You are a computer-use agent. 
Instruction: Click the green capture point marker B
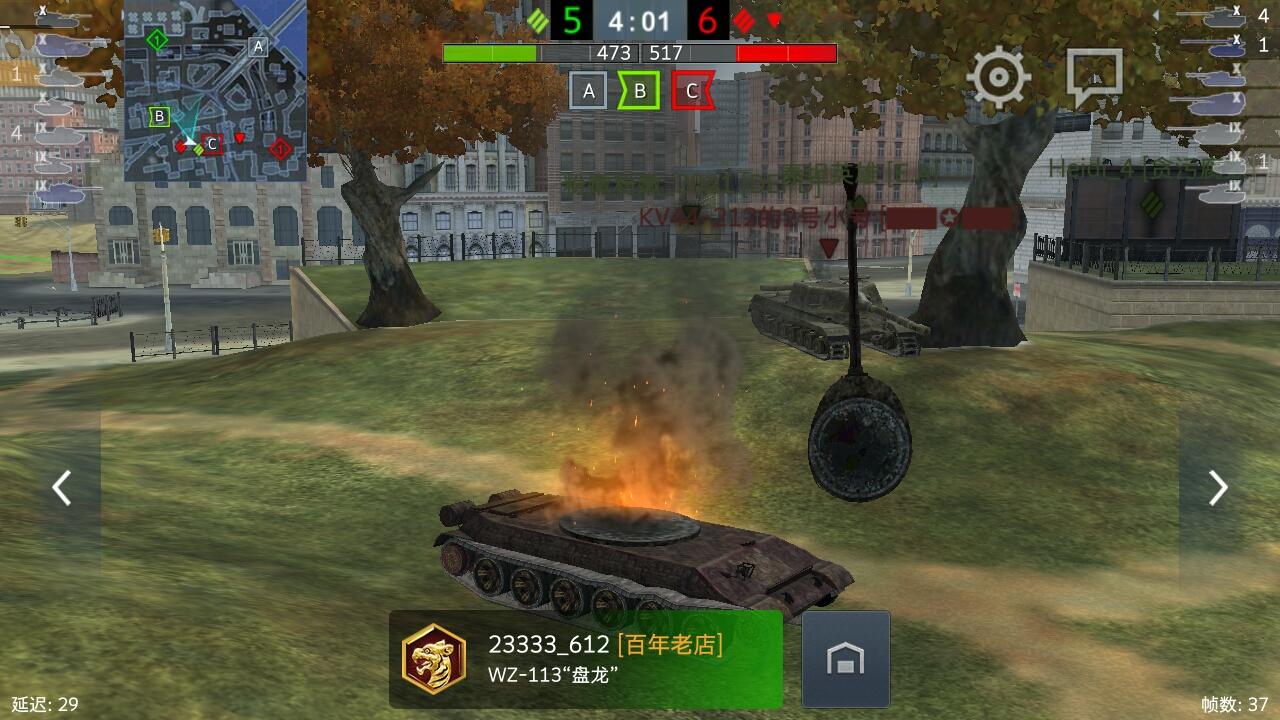640,89
